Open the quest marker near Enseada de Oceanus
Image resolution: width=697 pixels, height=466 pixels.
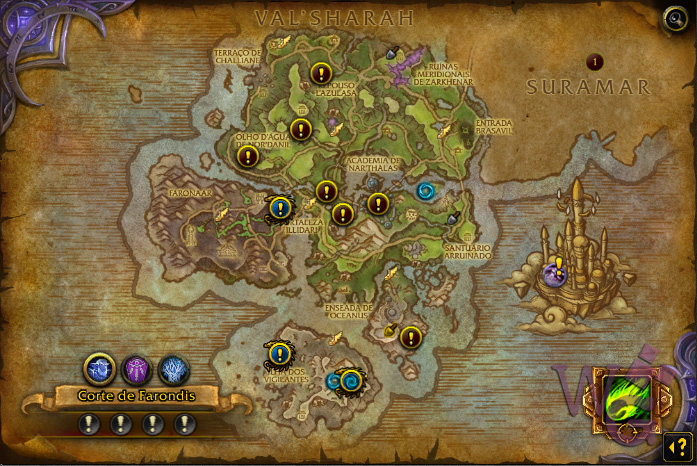410,336
